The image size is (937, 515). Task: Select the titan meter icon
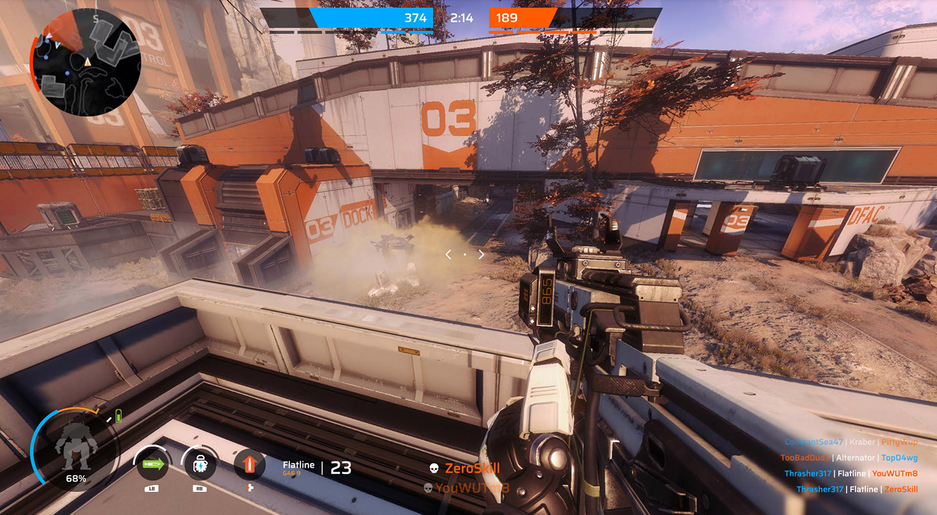(x=74, y=446)
